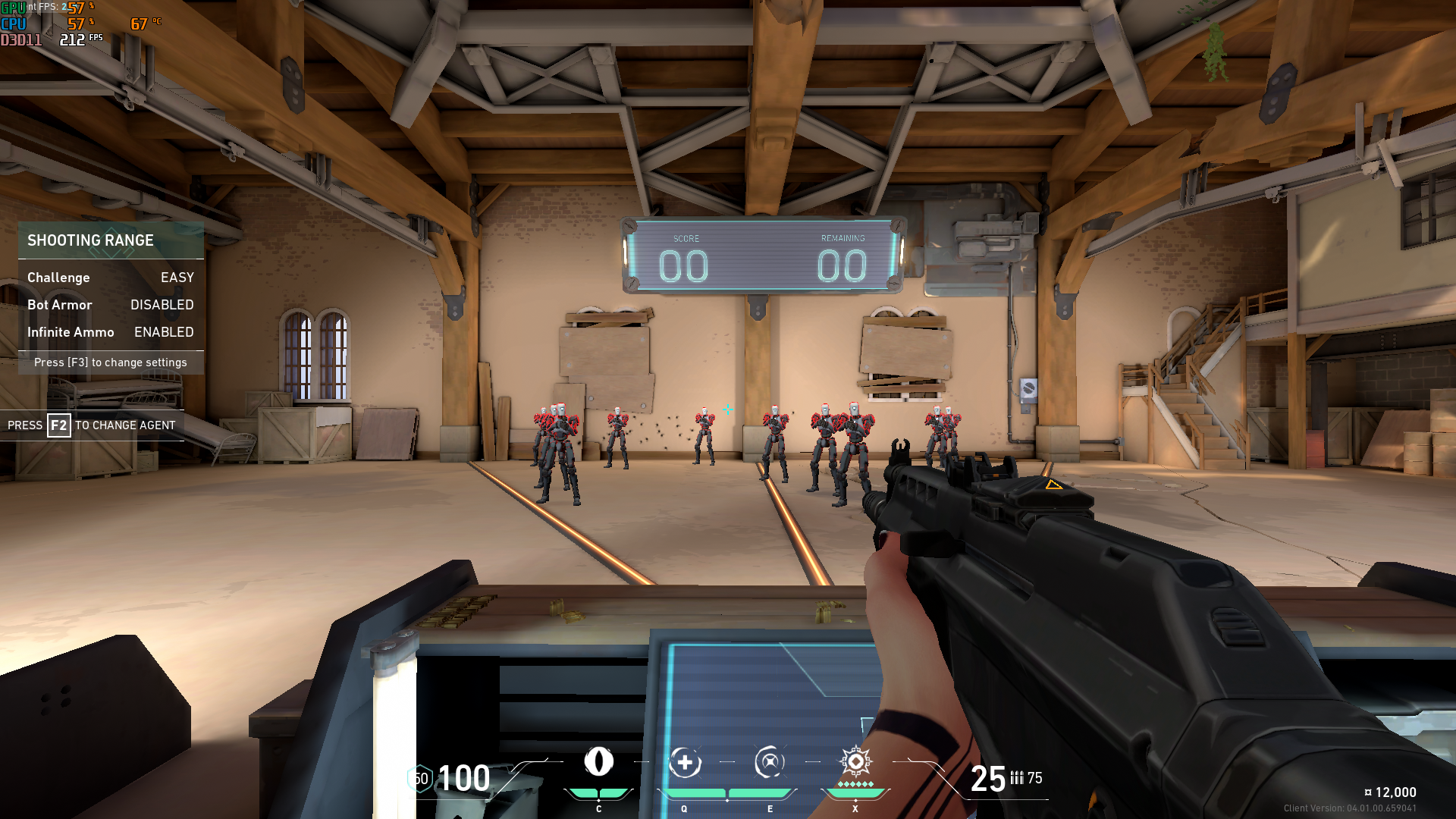1456x819 pixels.
Task: Activate the sunburst ultimate ability icon
Action: (x=855, y=761)
